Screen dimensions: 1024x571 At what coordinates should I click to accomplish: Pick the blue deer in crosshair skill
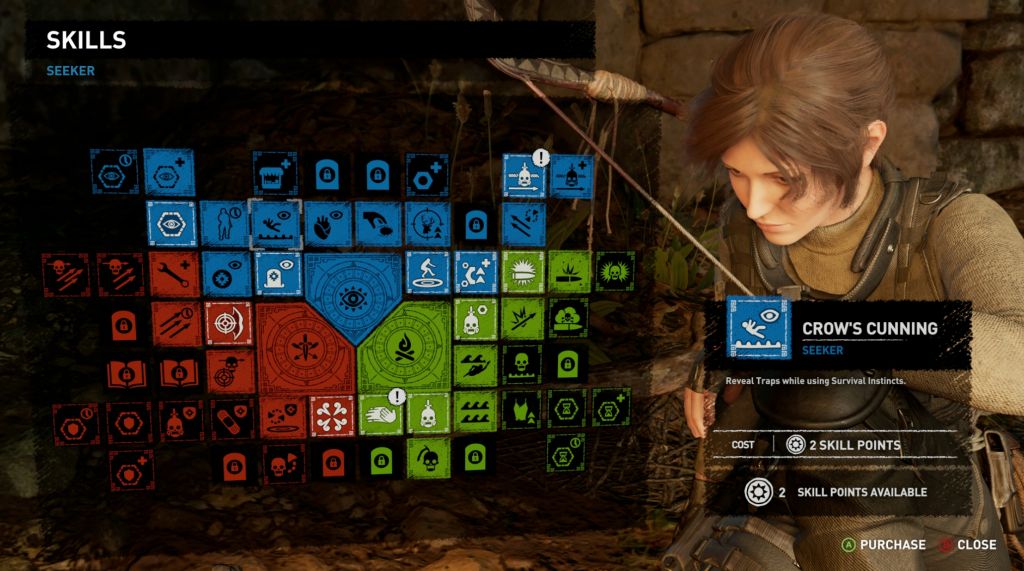tap(428, 223)
